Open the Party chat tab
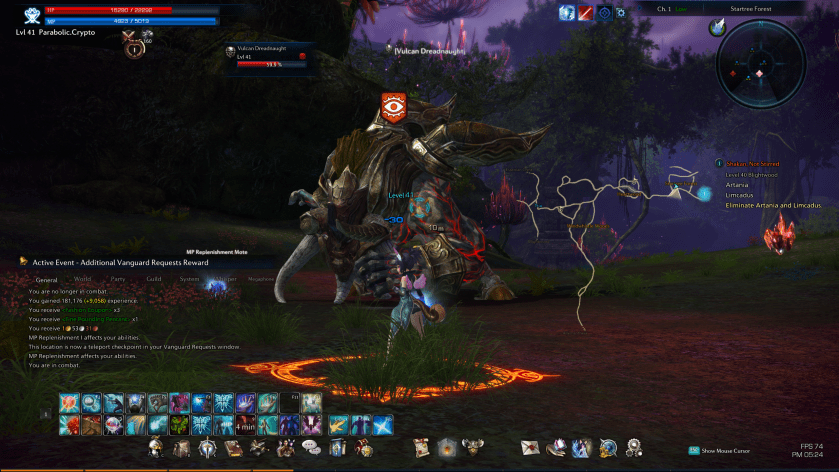839x472 pixels. point(118,280)
